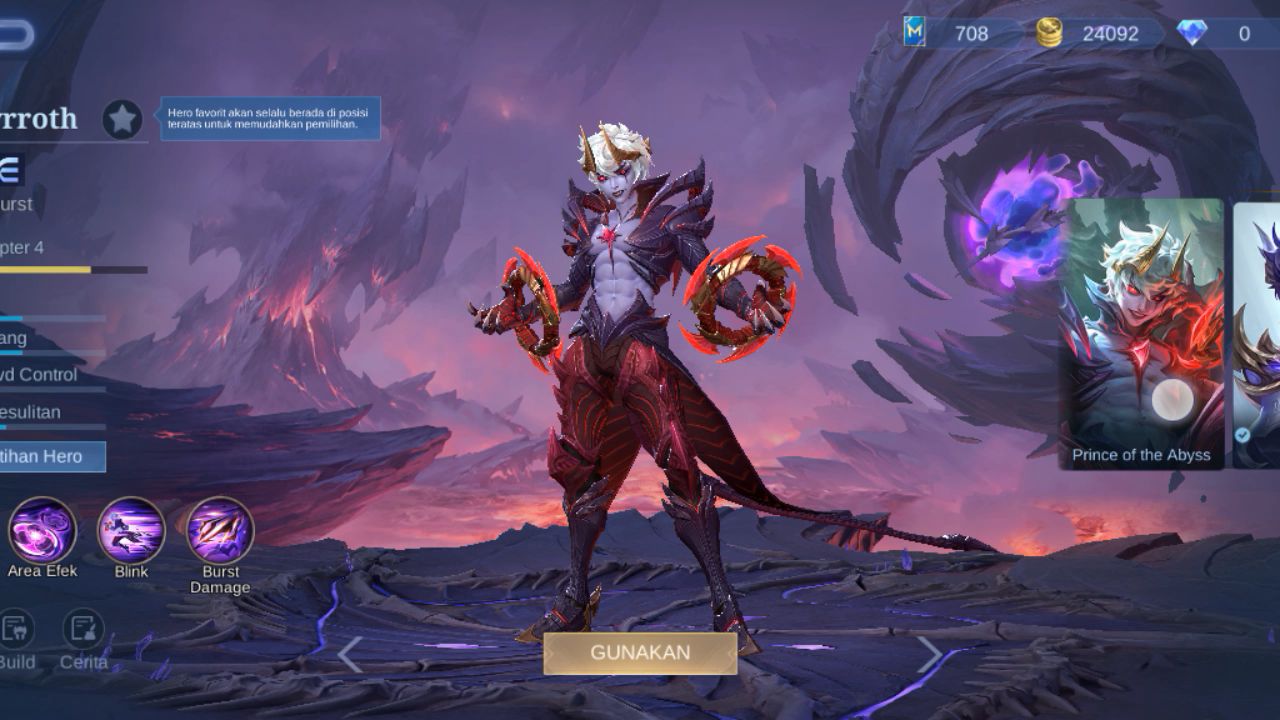Start the Latihan Hero training

50,456
